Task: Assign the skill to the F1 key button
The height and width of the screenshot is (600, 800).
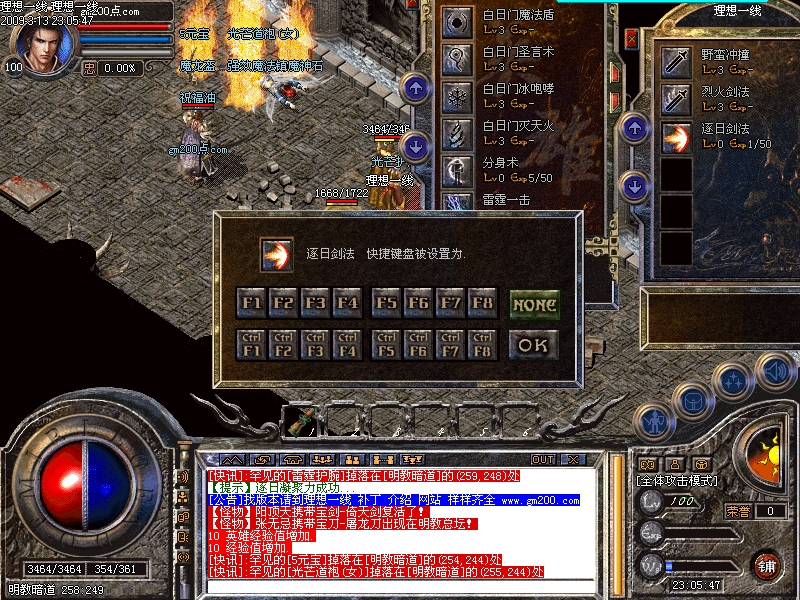Action: (251, 302)
